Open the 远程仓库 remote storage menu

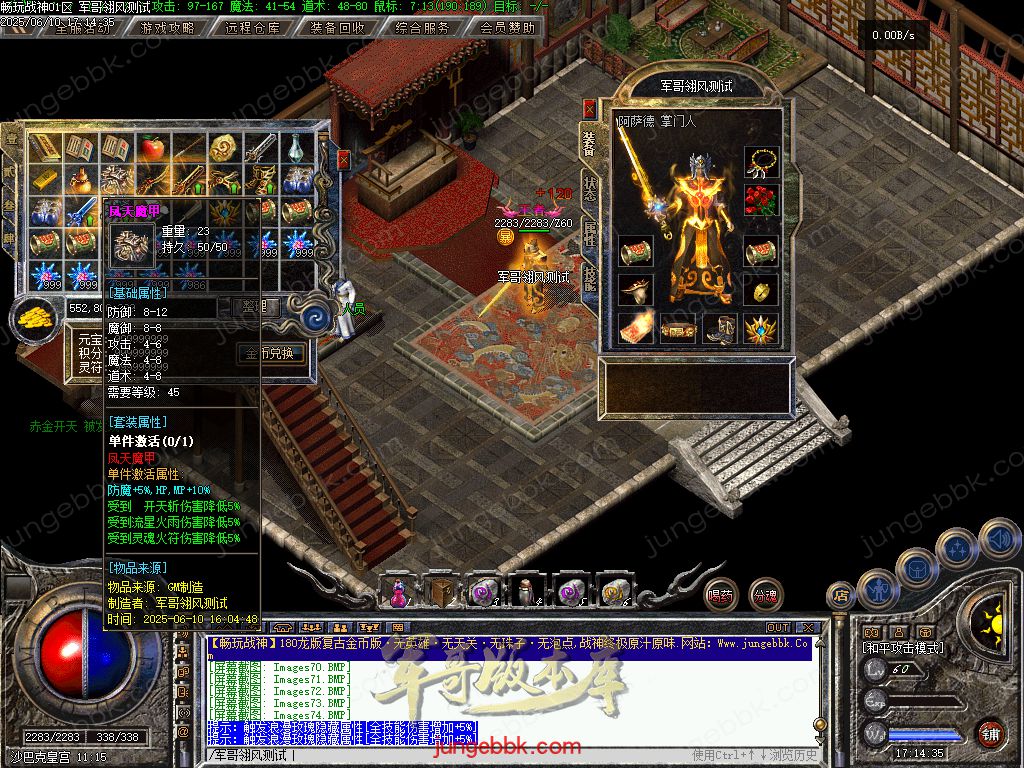(x=253, y=28)
